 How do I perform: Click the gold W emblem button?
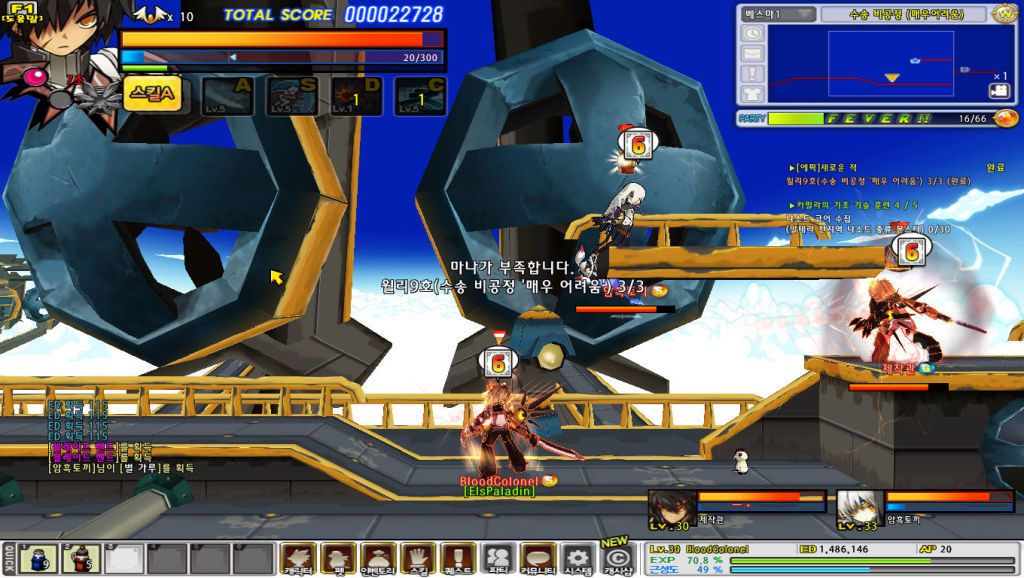pos(1005,14)
